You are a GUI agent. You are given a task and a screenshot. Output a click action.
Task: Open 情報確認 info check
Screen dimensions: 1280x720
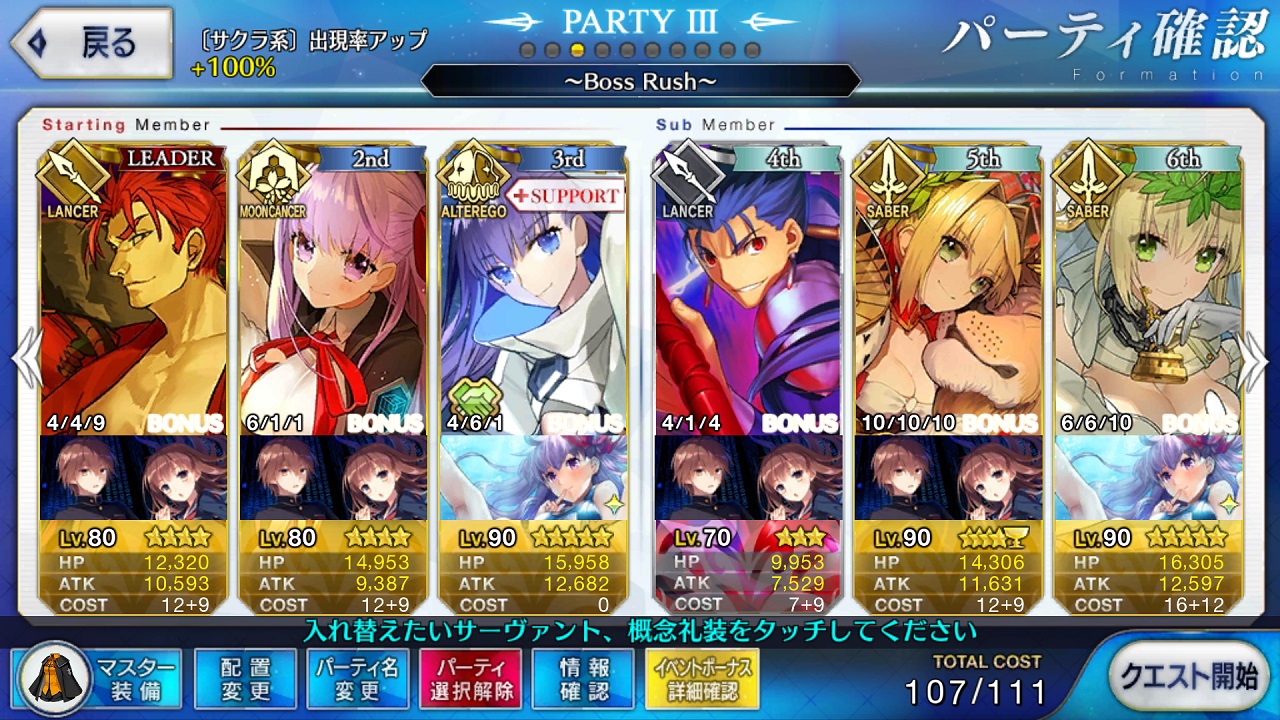(x=583, y=679)
